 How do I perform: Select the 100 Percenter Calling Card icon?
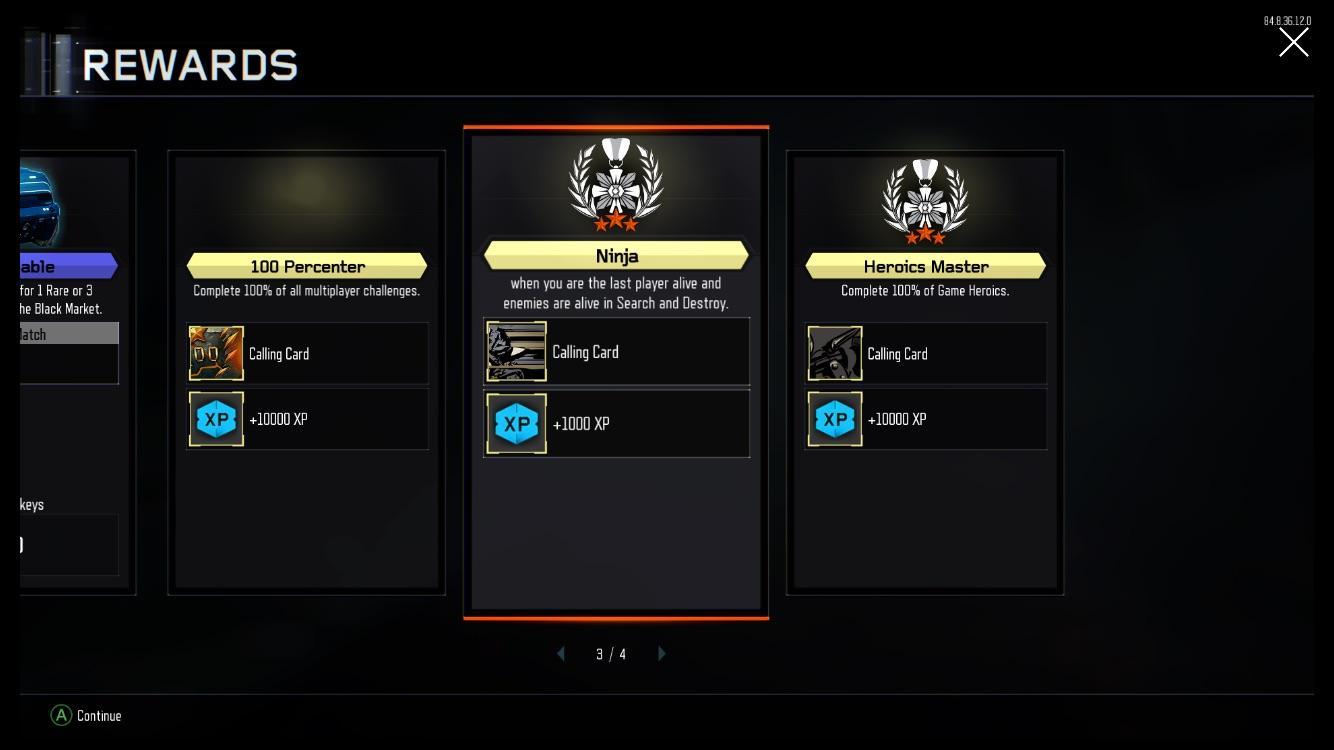pos(216,352)
